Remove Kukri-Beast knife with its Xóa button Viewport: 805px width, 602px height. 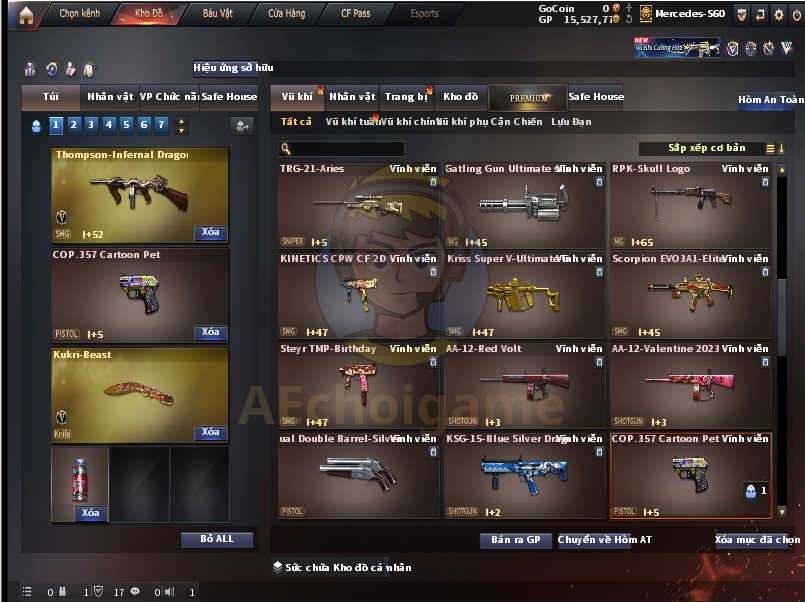[x=210, y=432]
